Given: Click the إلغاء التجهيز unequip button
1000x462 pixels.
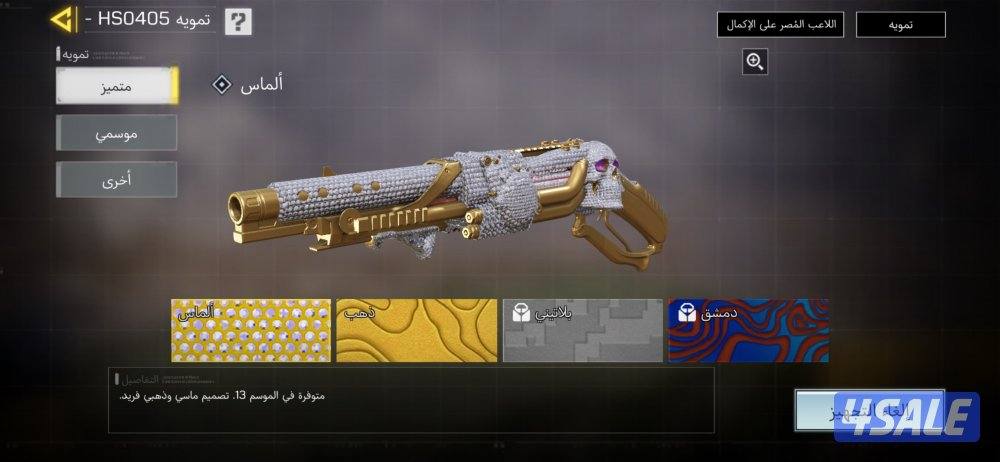Looking at the screenshot, I should (x=868, y=411).
